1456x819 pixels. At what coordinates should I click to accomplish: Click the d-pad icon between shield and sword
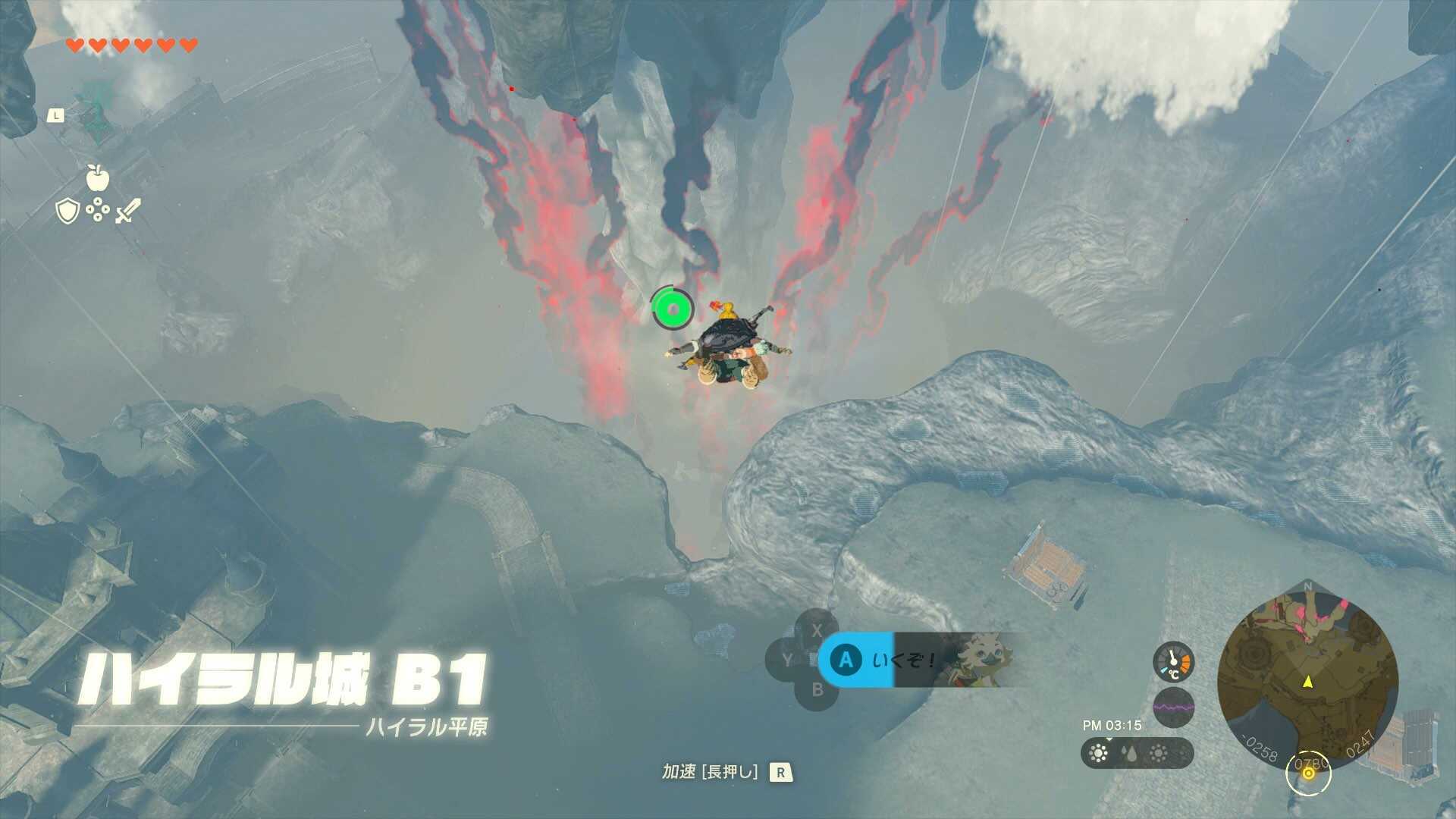coord(97,209)
